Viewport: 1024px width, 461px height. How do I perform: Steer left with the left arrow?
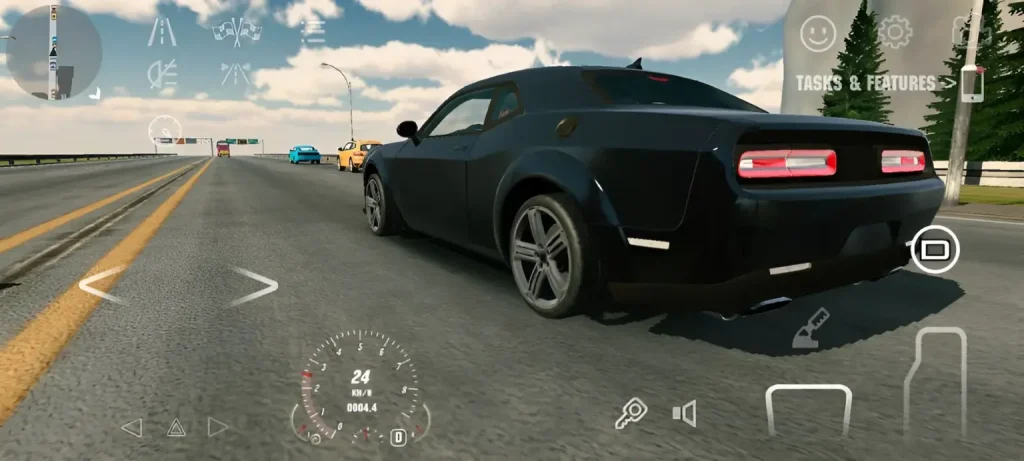click(101, 285)
